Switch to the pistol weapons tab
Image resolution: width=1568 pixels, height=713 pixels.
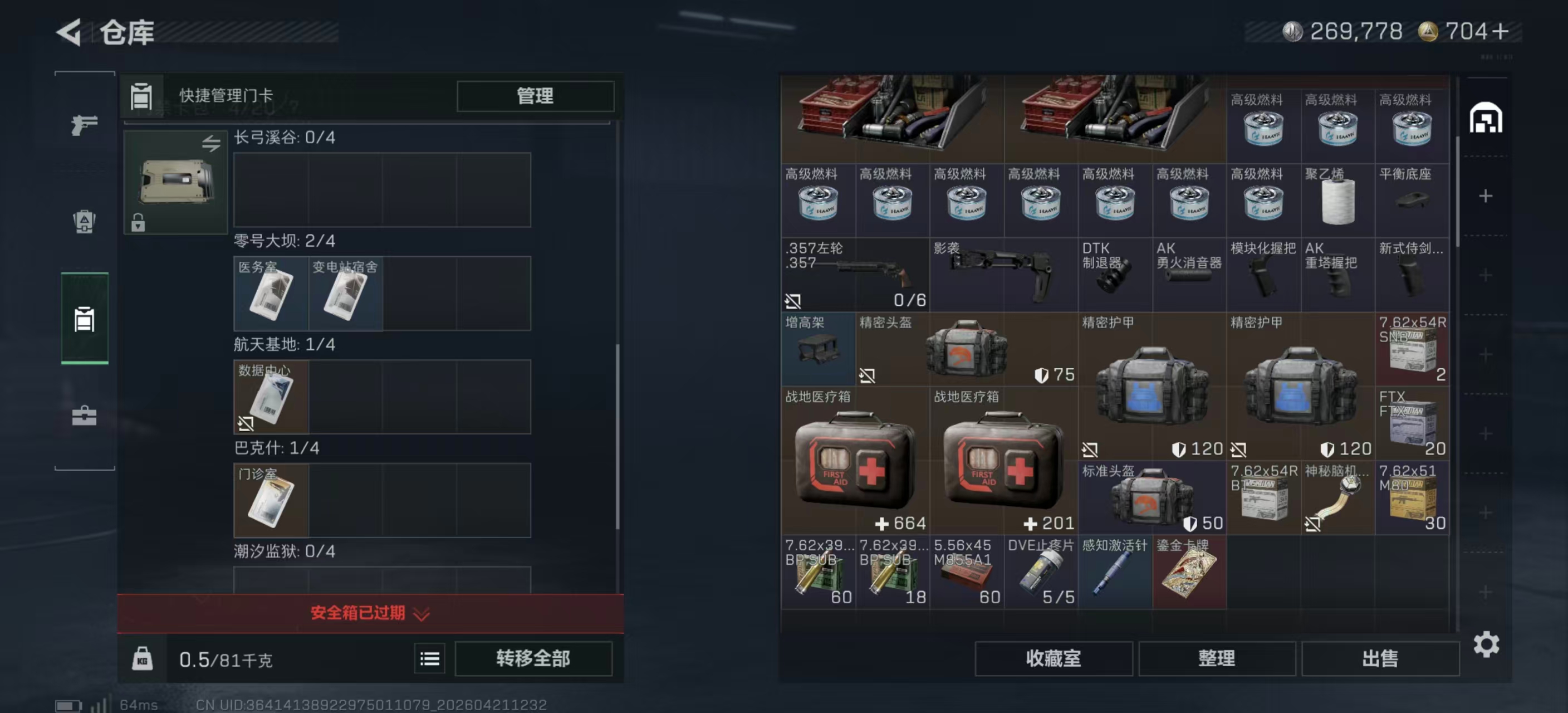(84, 125)
